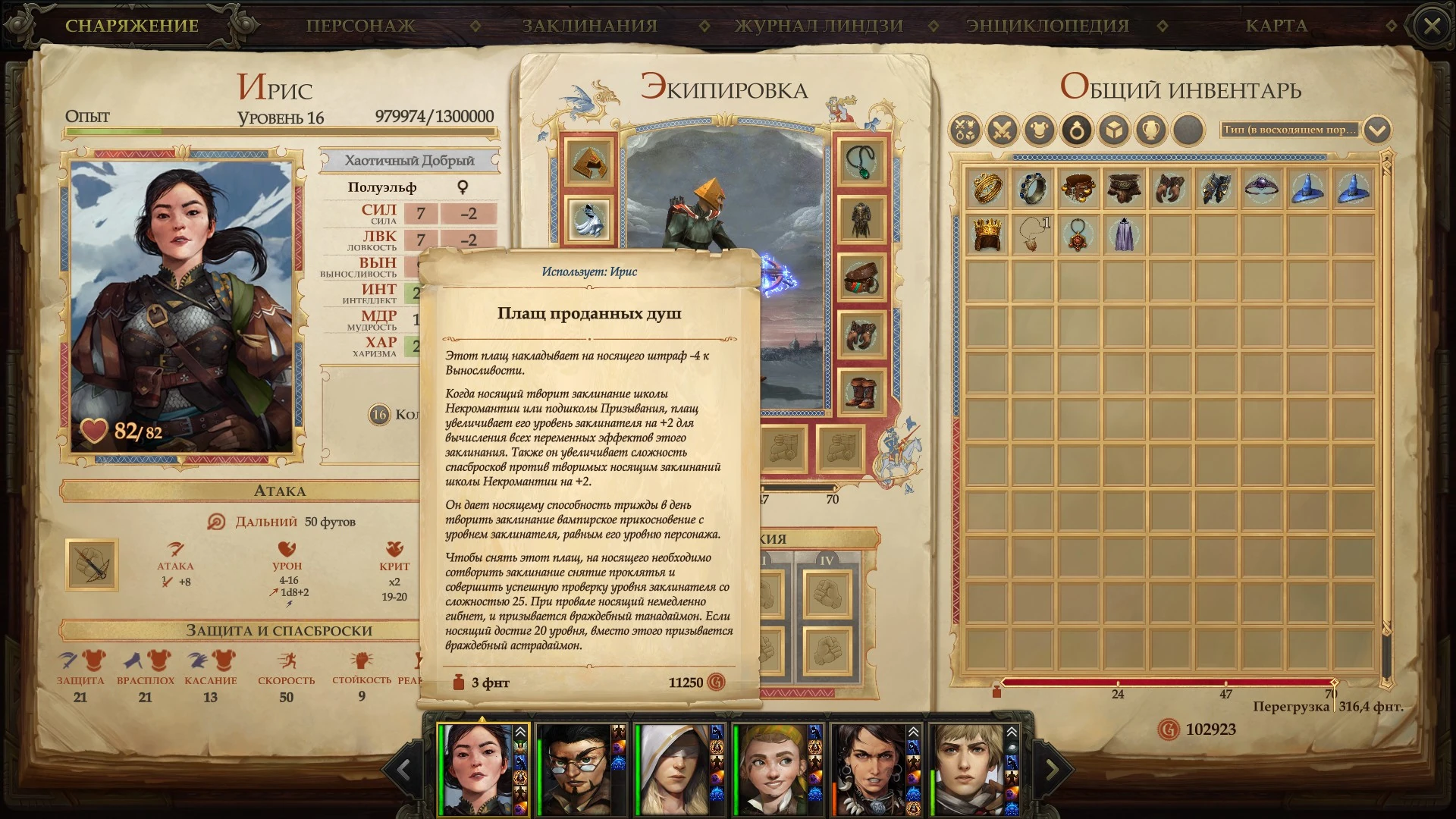Open the Карта tab
The height and width of the screenshot is (819, 1456).
(x=1276, y=25)
